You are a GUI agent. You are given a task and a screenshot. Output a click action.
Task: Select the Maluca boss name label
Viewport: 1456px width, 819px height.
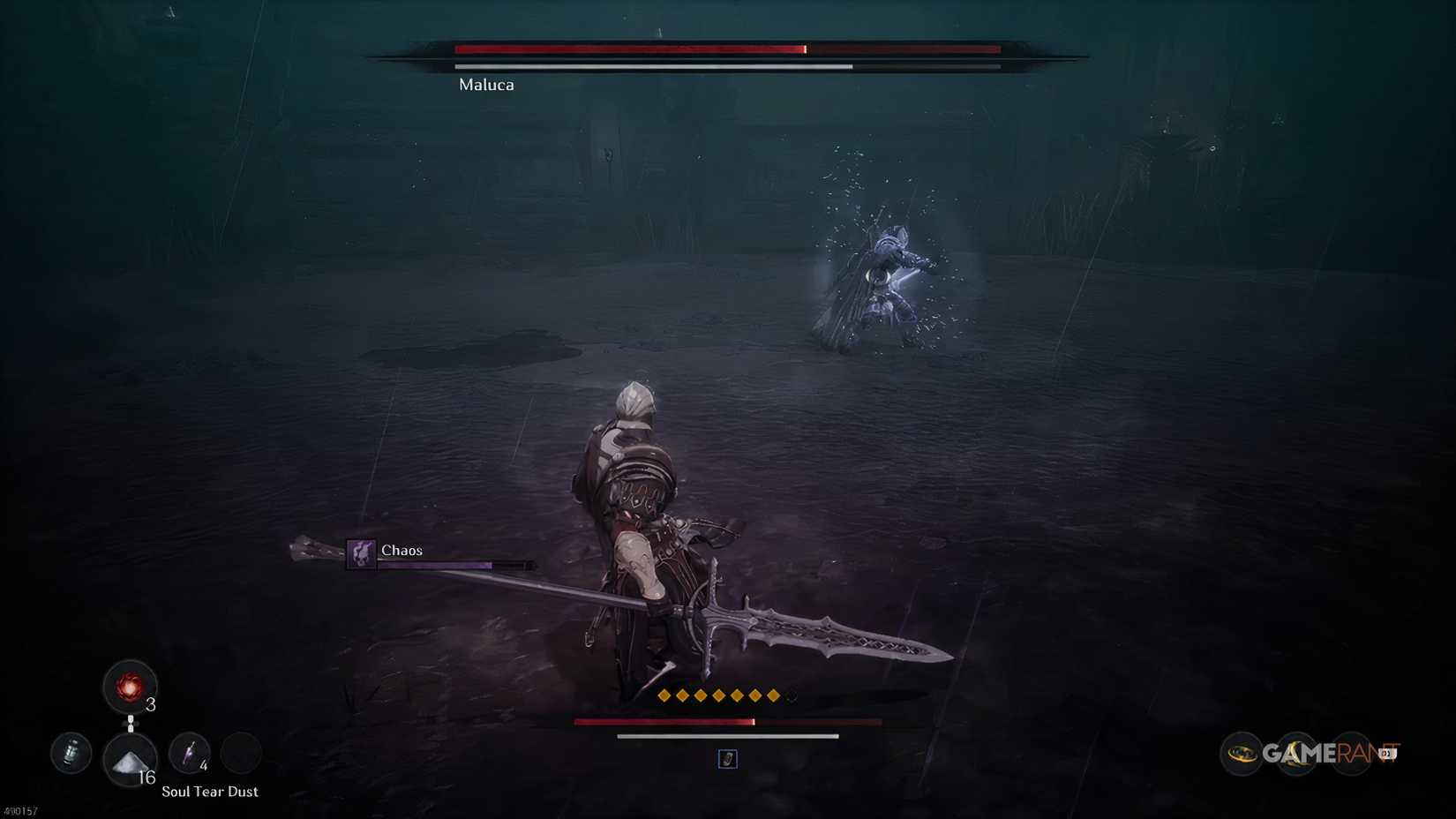(485, 85)
